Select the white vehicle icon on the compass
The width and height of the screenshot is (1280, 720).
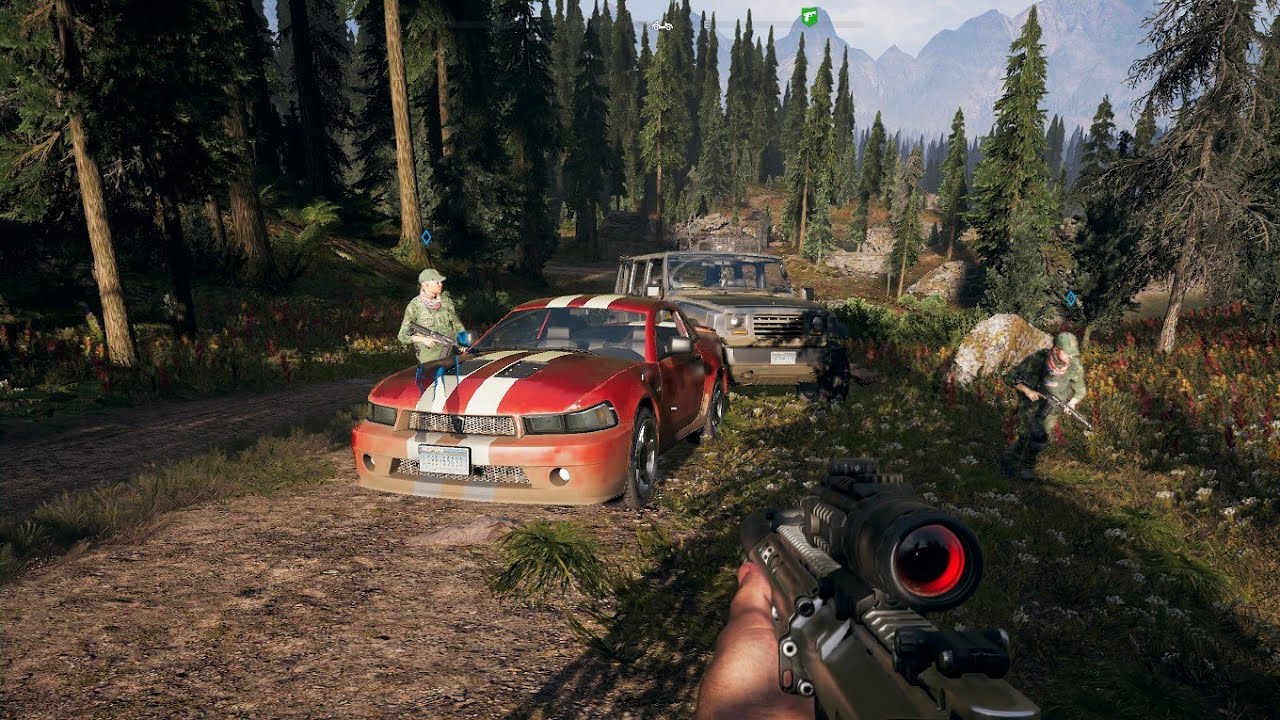(x=661, y=23)
